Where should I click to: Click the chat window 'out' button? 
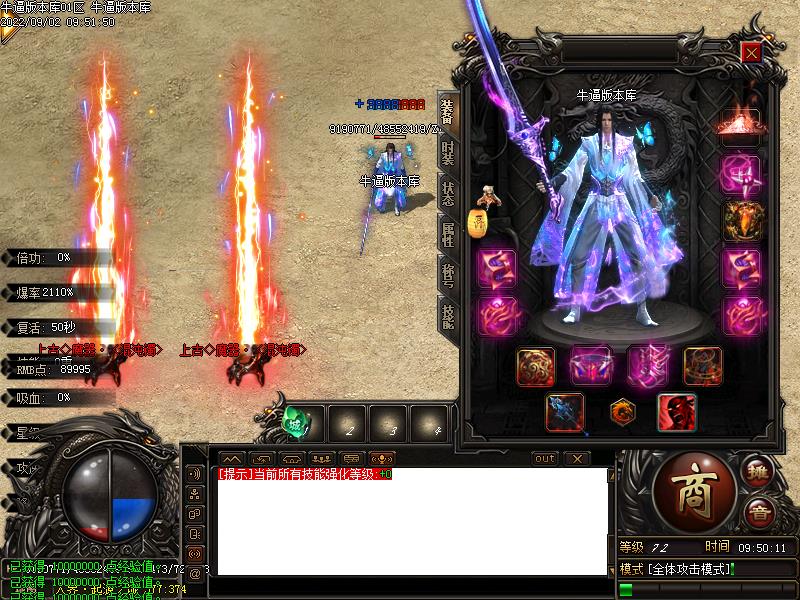(x=544, y=458)
